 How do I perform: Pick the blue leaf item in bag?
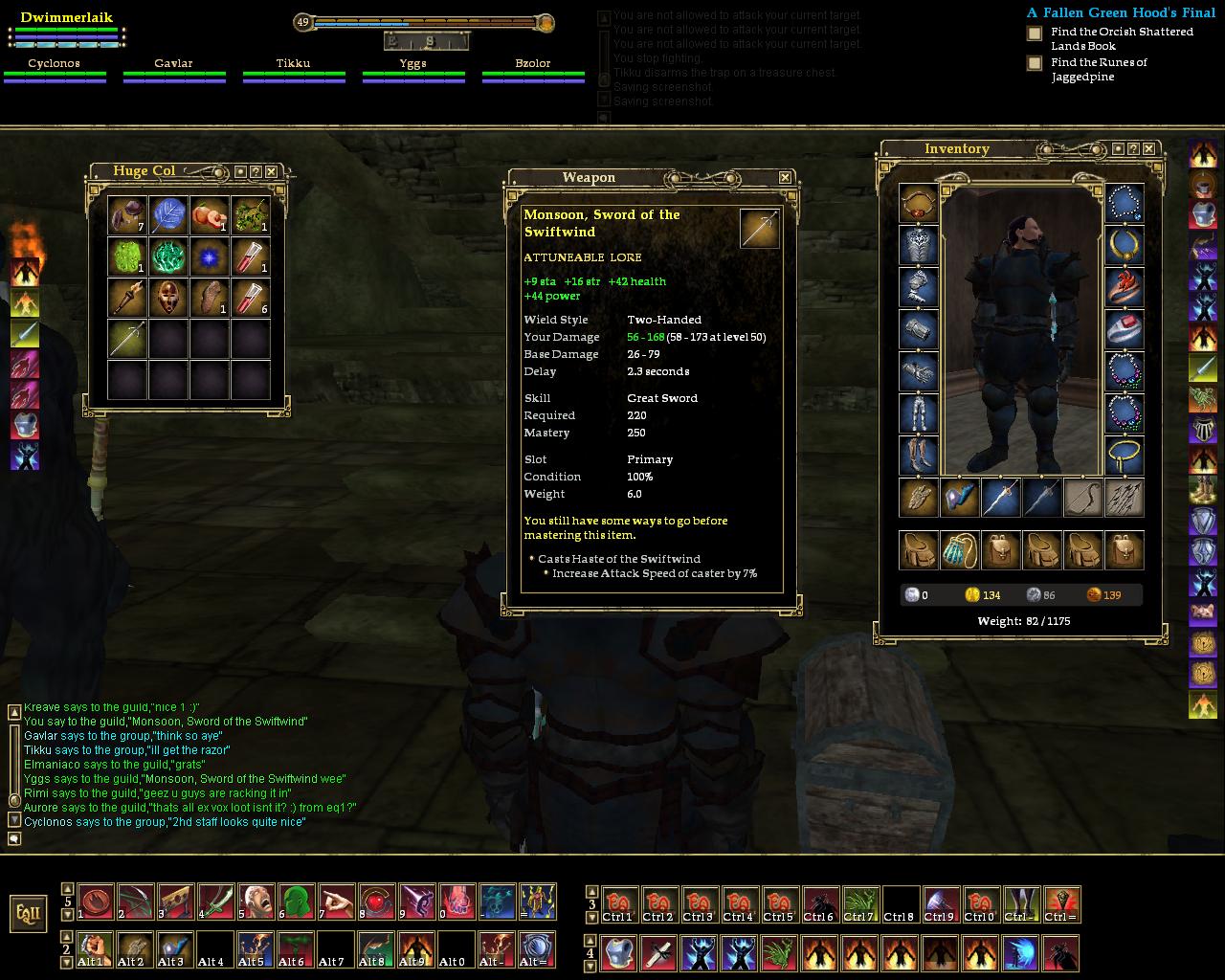(168, 215)
